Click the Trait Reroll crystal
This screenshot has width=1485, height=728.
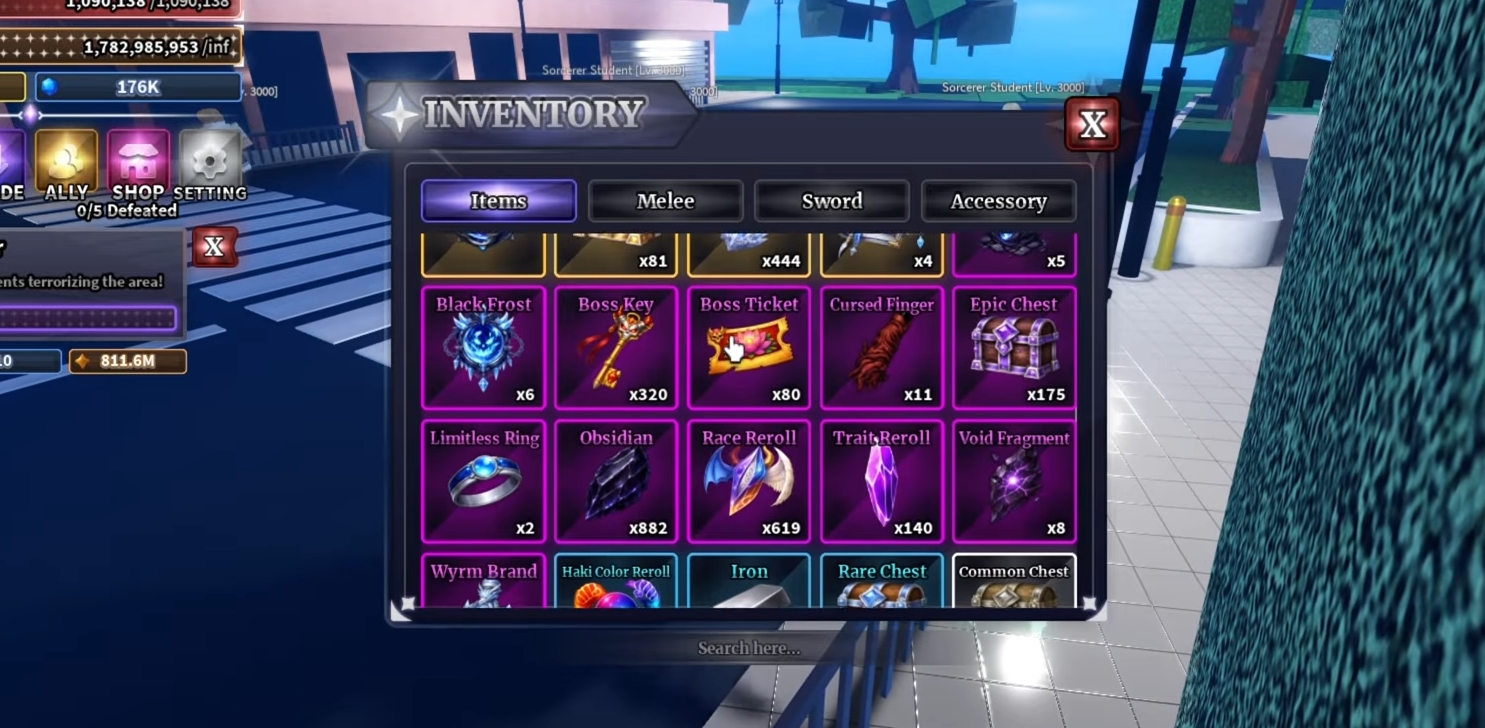tap(881, 482)
